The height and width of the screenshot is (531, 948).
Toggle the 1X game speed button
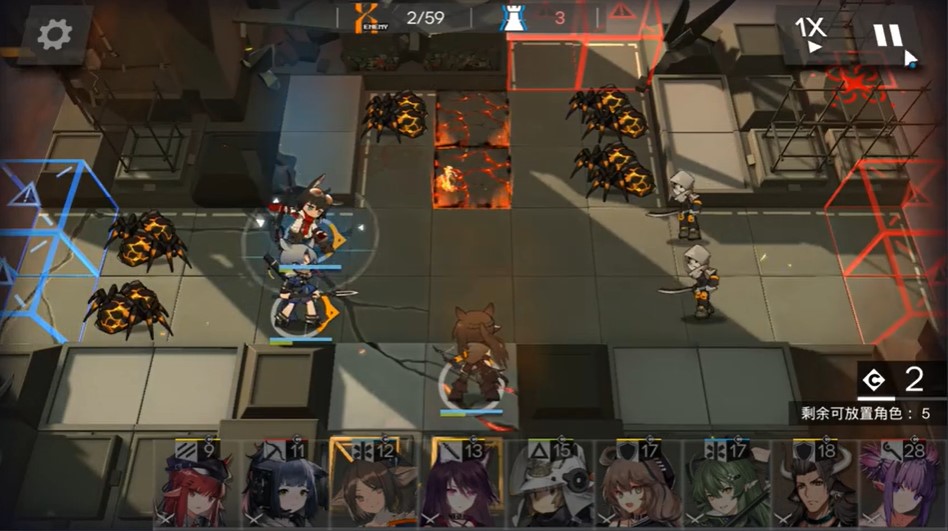tap(810, 34)
